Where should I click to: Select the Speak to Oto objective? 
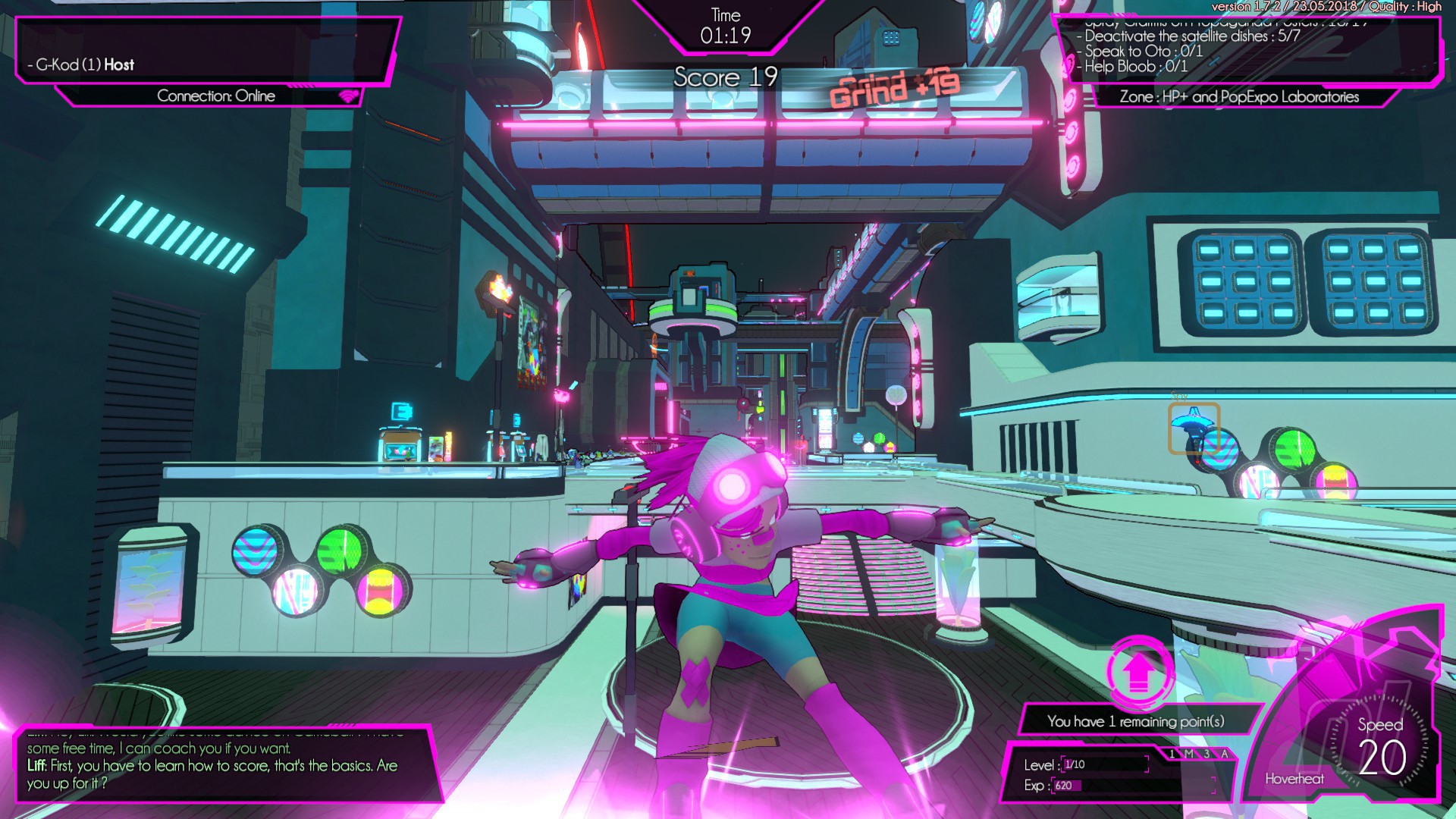(1143, 52)
